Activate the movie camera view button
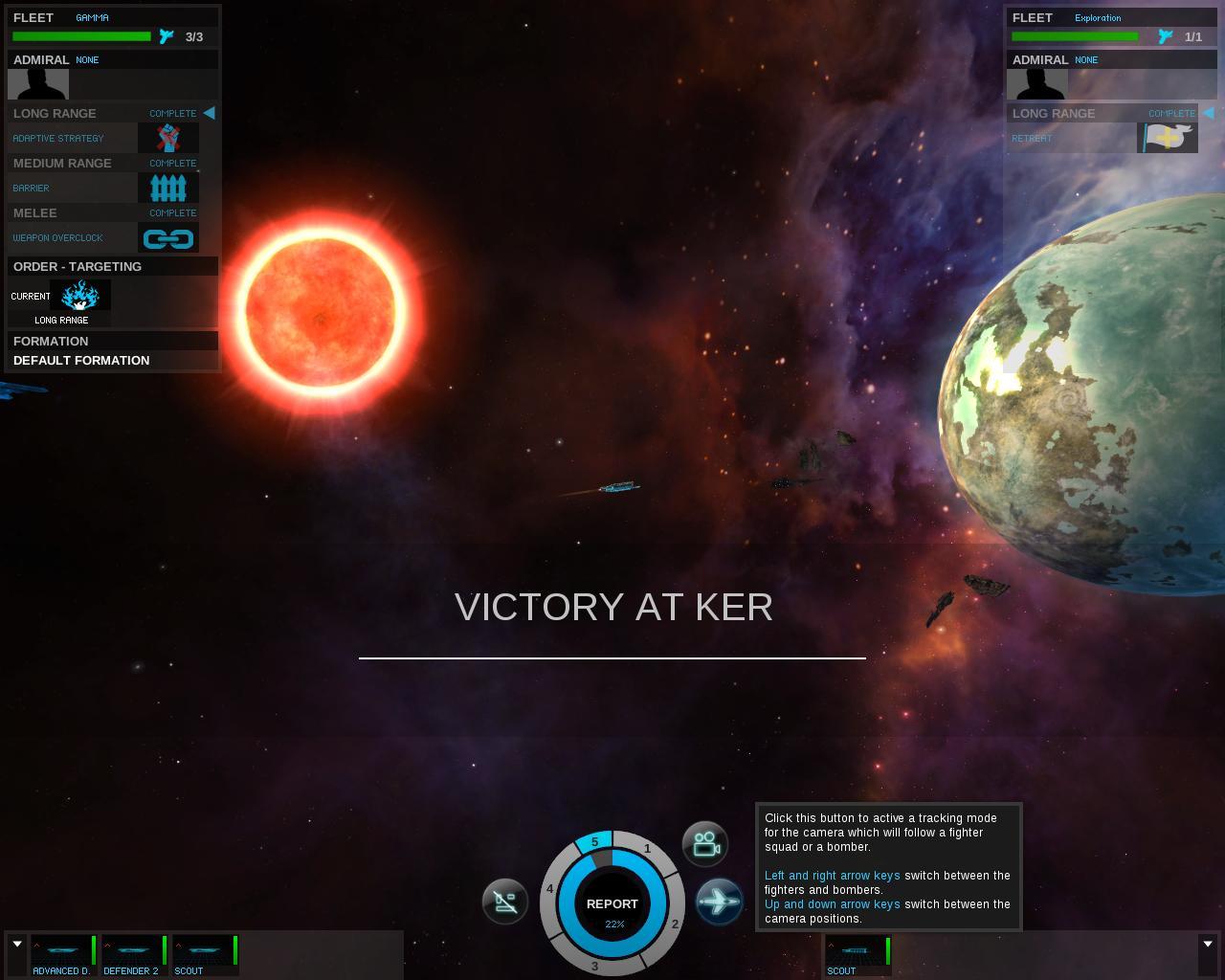Screen dimensions: 1225x980 point(705,844)
